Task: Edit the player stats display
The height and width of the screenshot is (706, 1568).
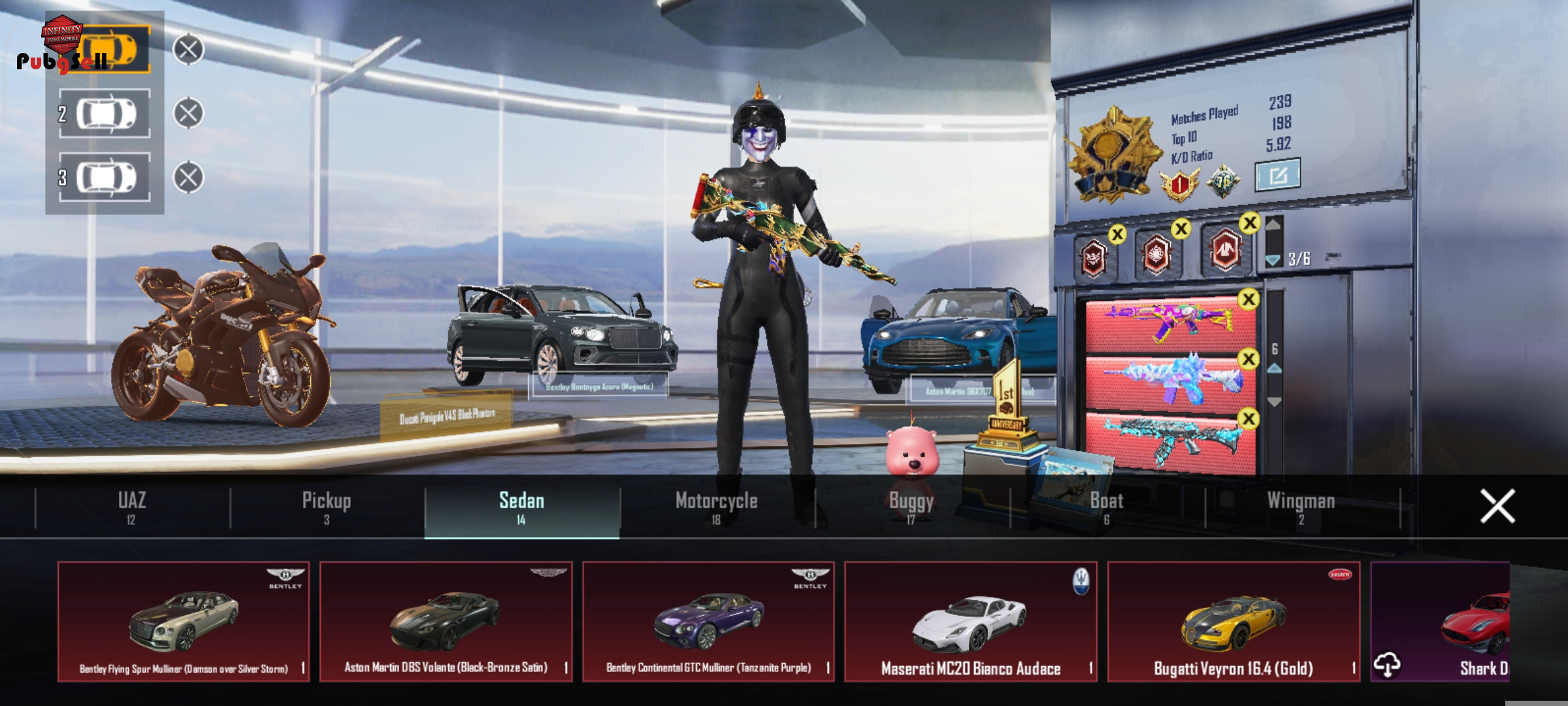Action: 1277,175
